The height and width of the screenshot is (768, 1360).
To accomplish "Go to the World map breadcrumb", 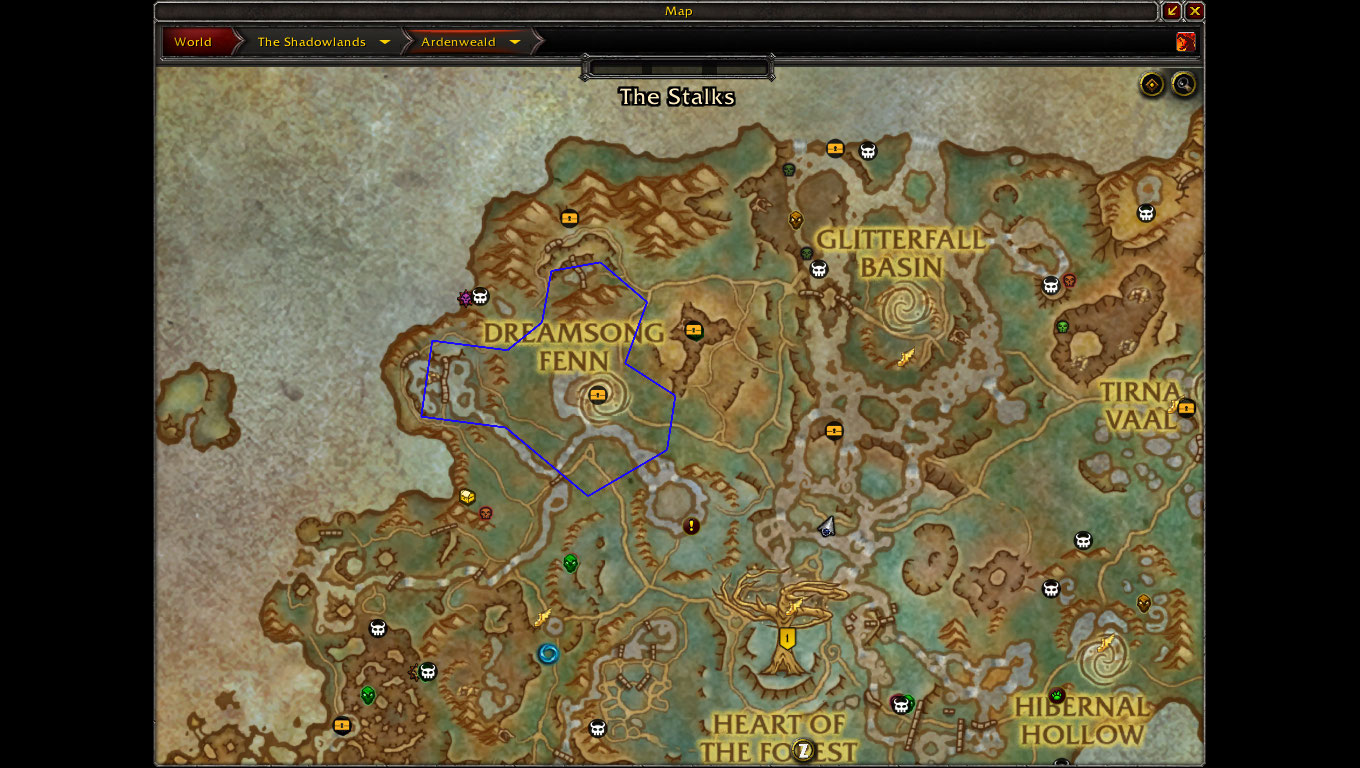I will (x=194, y=42).
